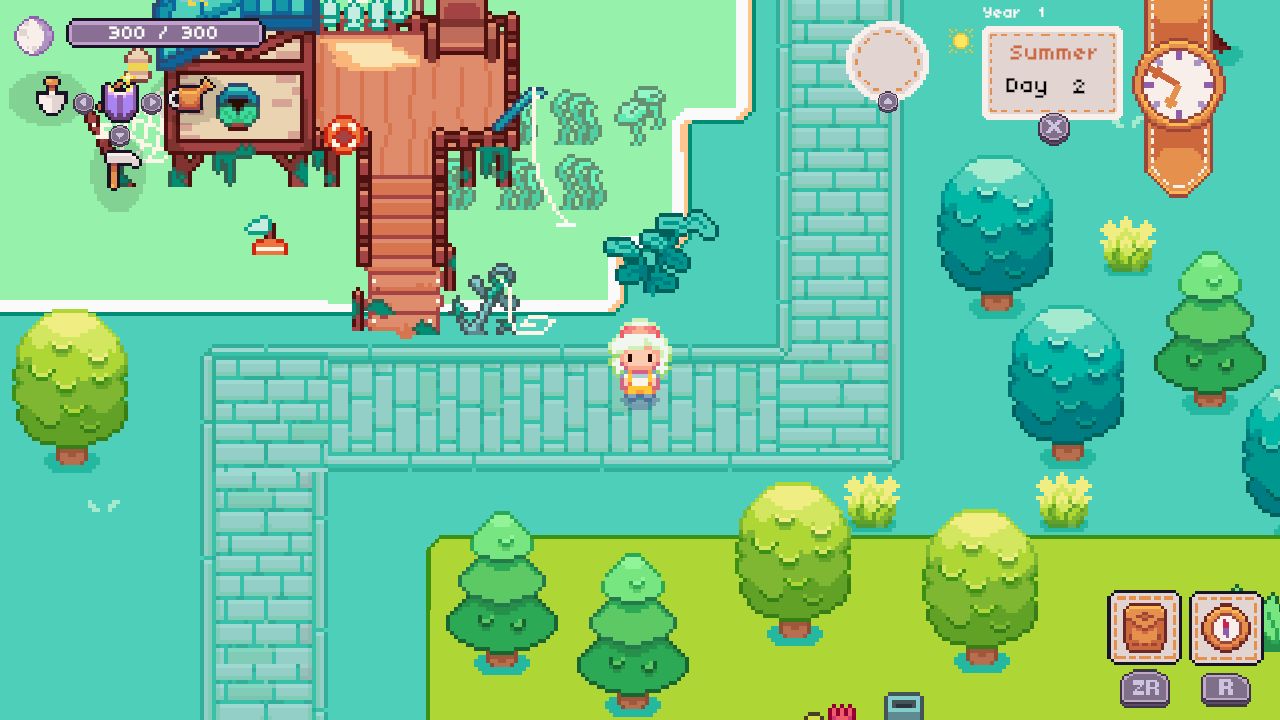The width and height of the screenshot is (1280, 720).
Task: Select the compass icon
Action: pyautogui.click(x=1225, y=628)
